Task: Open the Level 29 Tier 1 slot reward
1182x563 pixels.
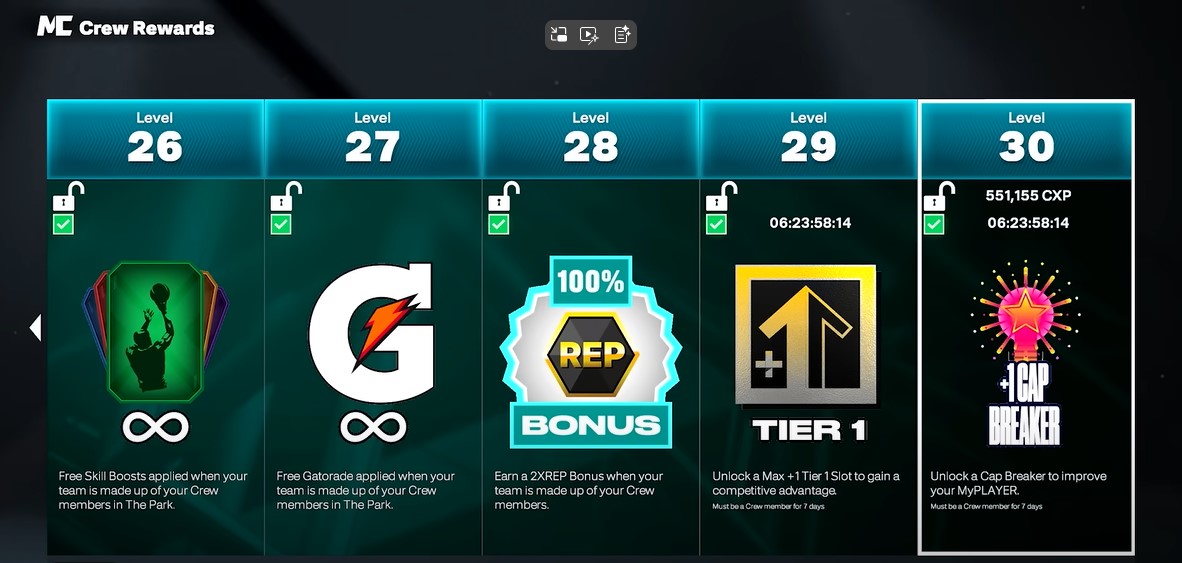Action: pyautogui.click(x=808, y=340)
